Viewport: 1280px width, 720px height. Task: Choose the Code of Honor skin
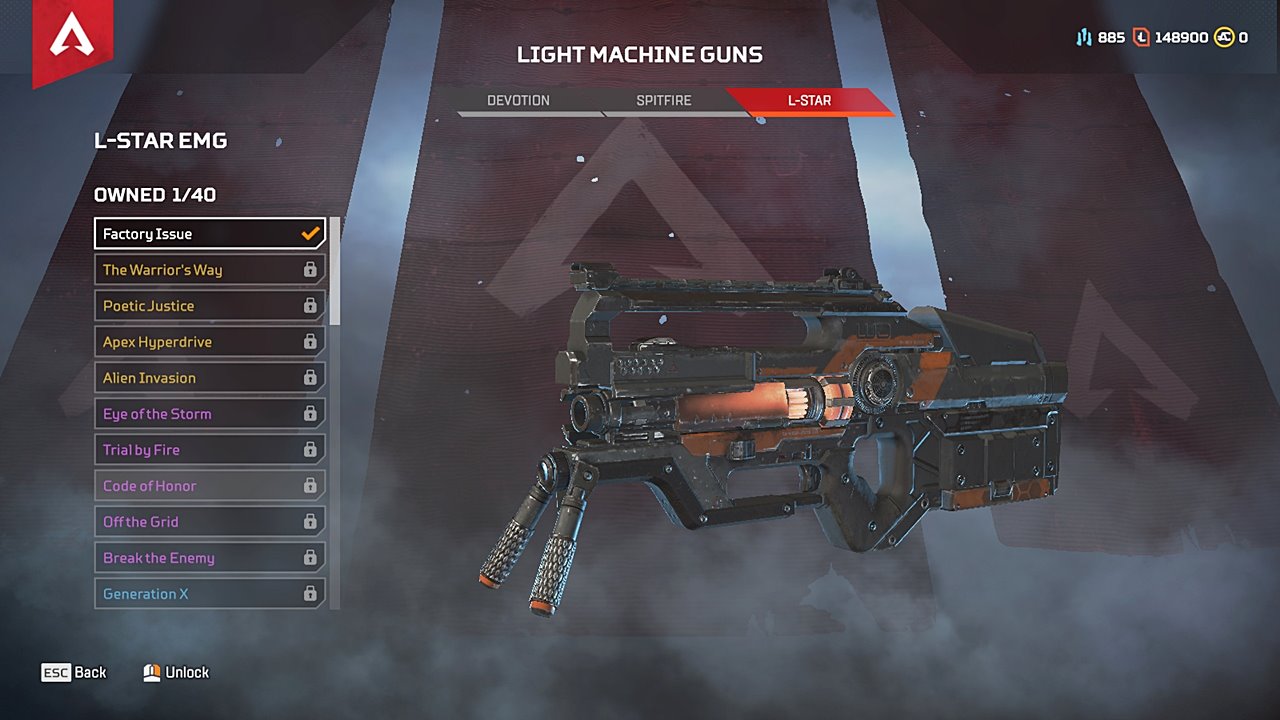[210, 486]
